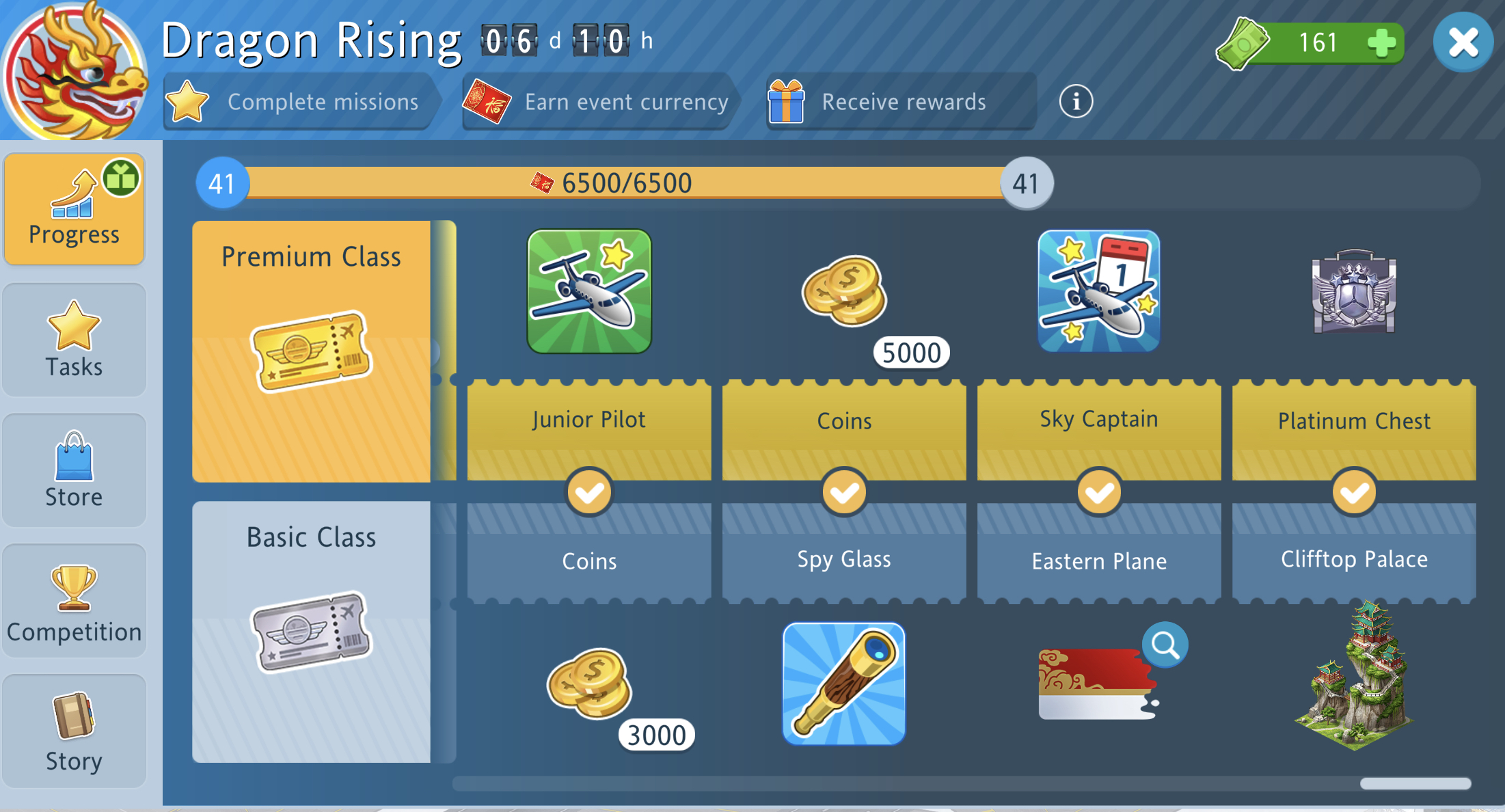1505x812 pixels.
Task: Close the Dragon Rising event window
Action: 1463,42
